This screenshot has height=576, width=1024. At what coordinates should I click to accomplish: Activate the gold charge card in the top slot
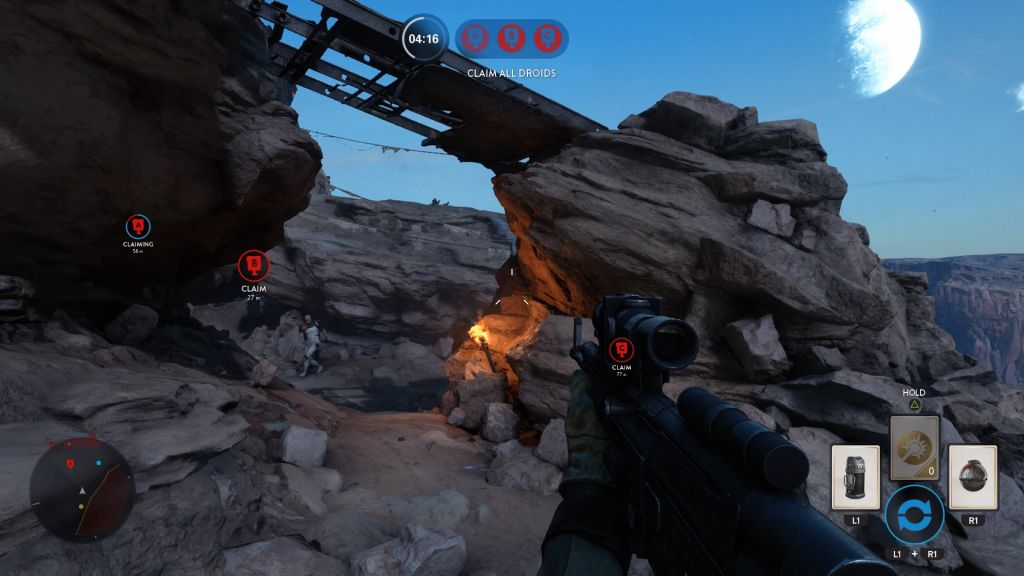click(914, 440)
